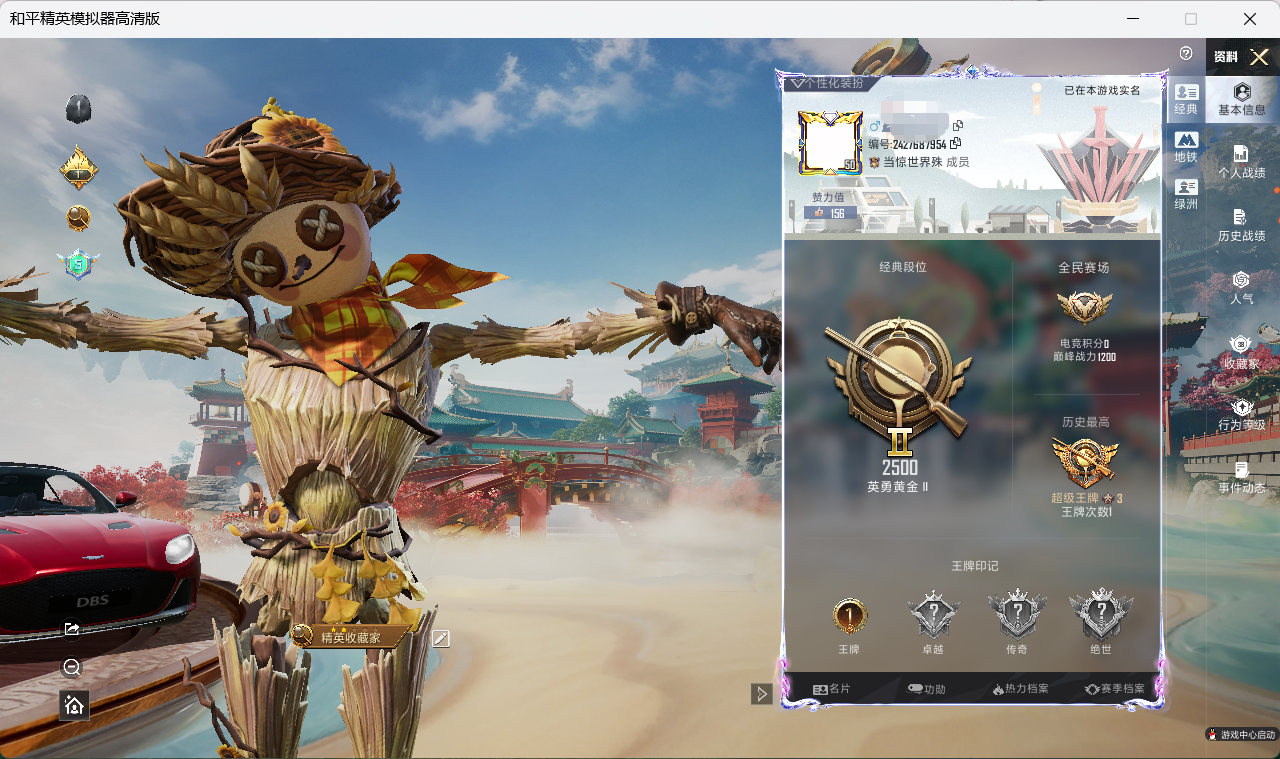
Task: Expand the 个性化装扮 dropdown
Action: pyautogui.click(x=827, y=83)
